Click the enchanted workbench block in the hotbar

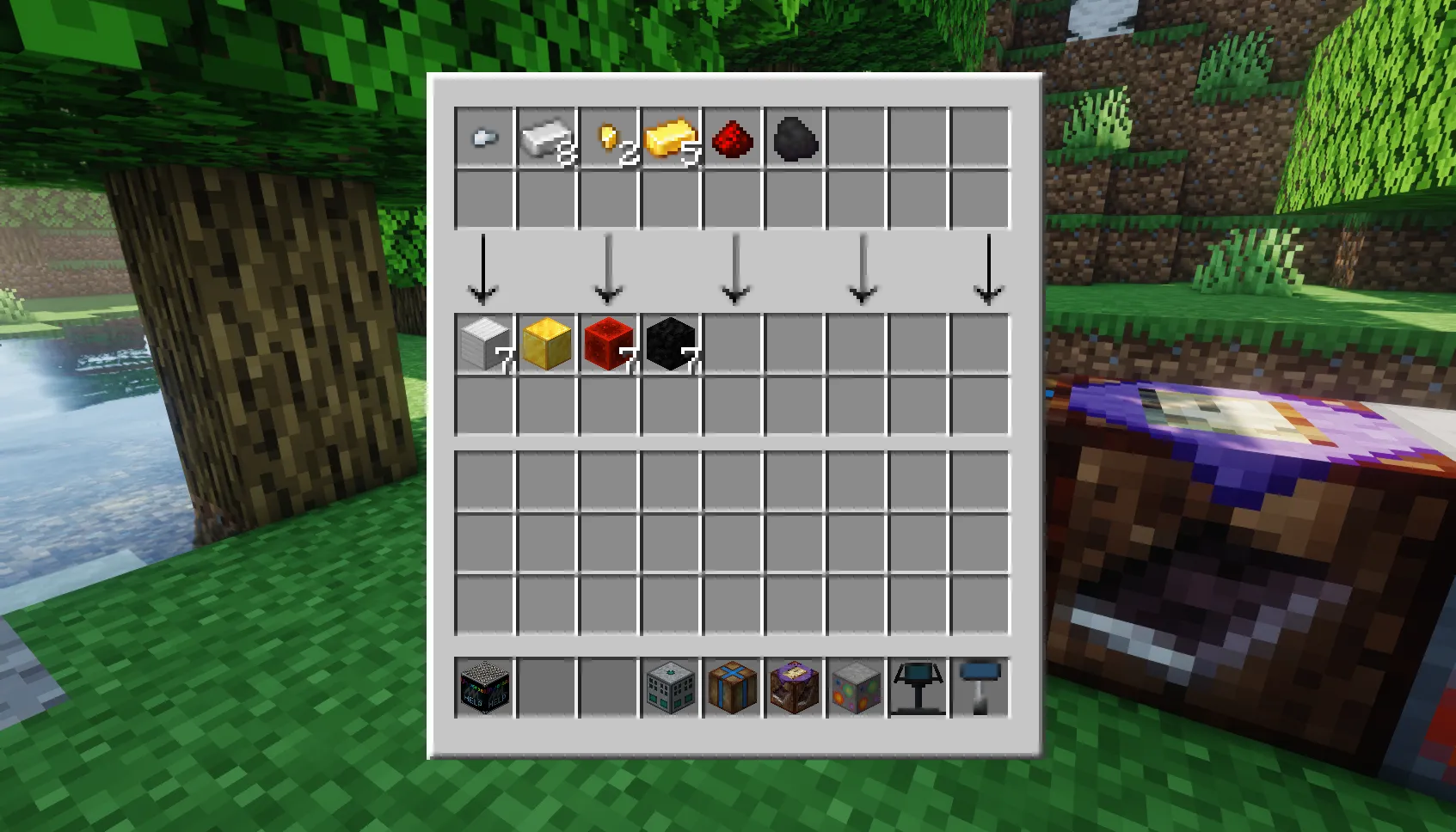pos(793,686)
